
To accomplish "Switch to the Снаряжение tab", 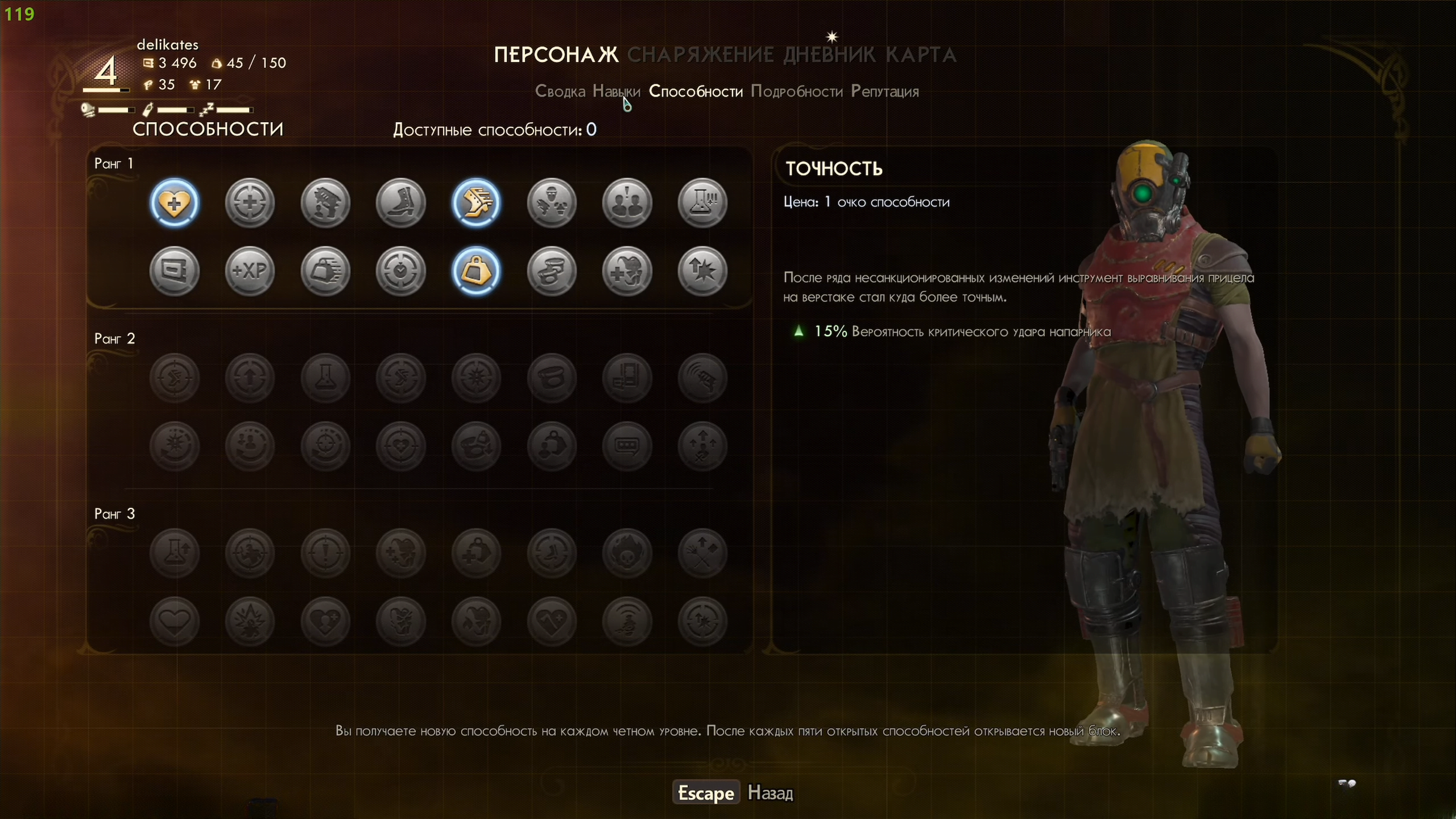I will tap(700, 55).
